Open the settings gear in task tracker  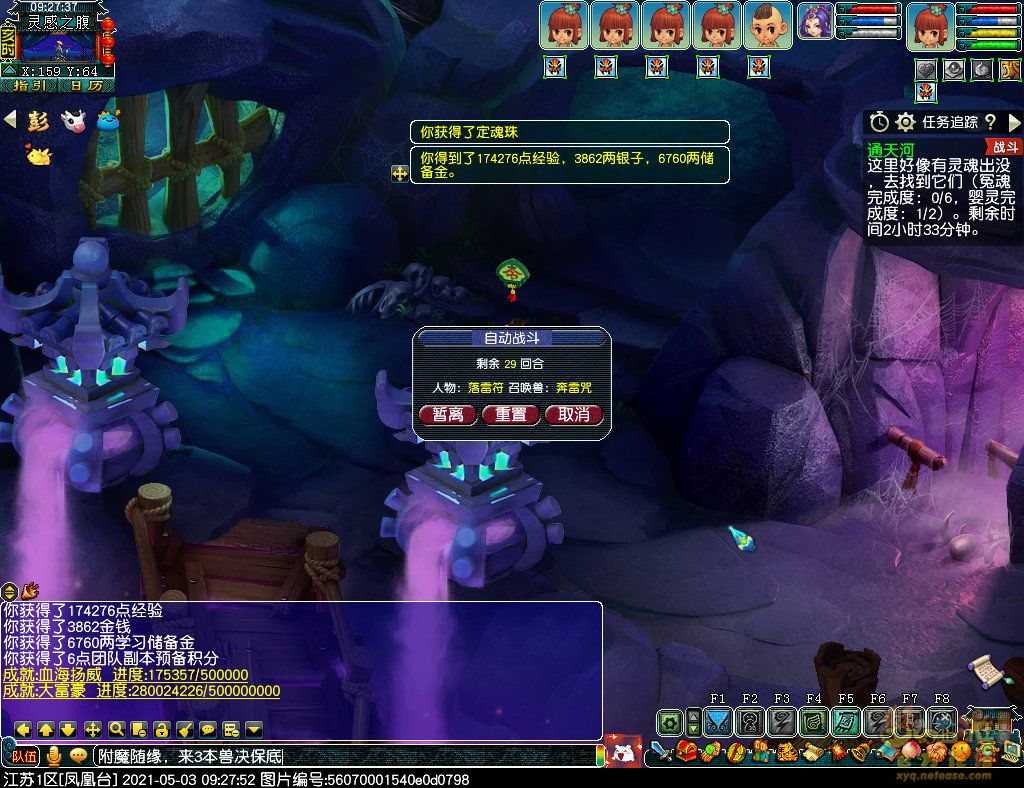(906, 122)
